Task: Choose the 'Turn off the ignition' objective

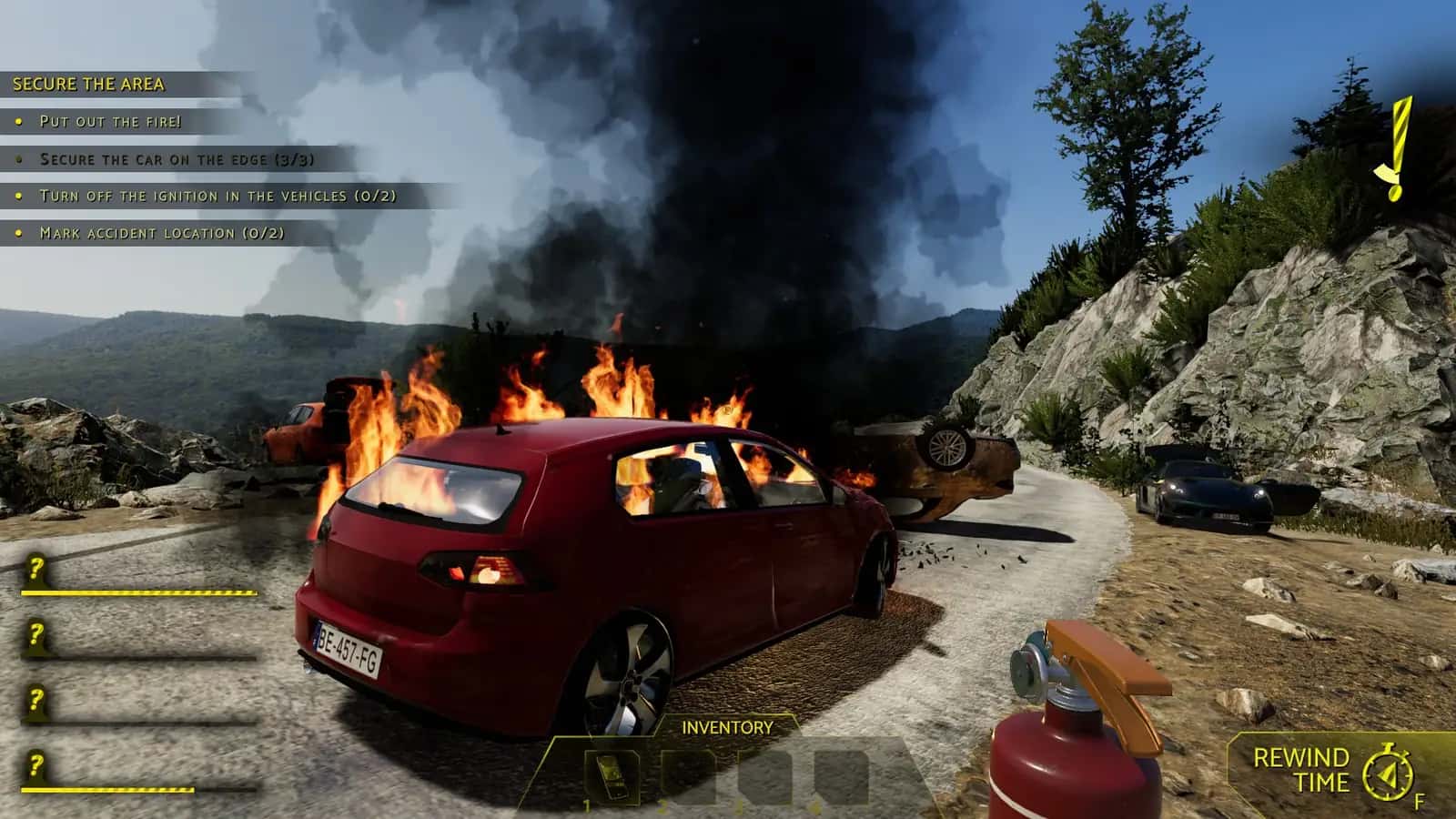Action: coord(217,196)
